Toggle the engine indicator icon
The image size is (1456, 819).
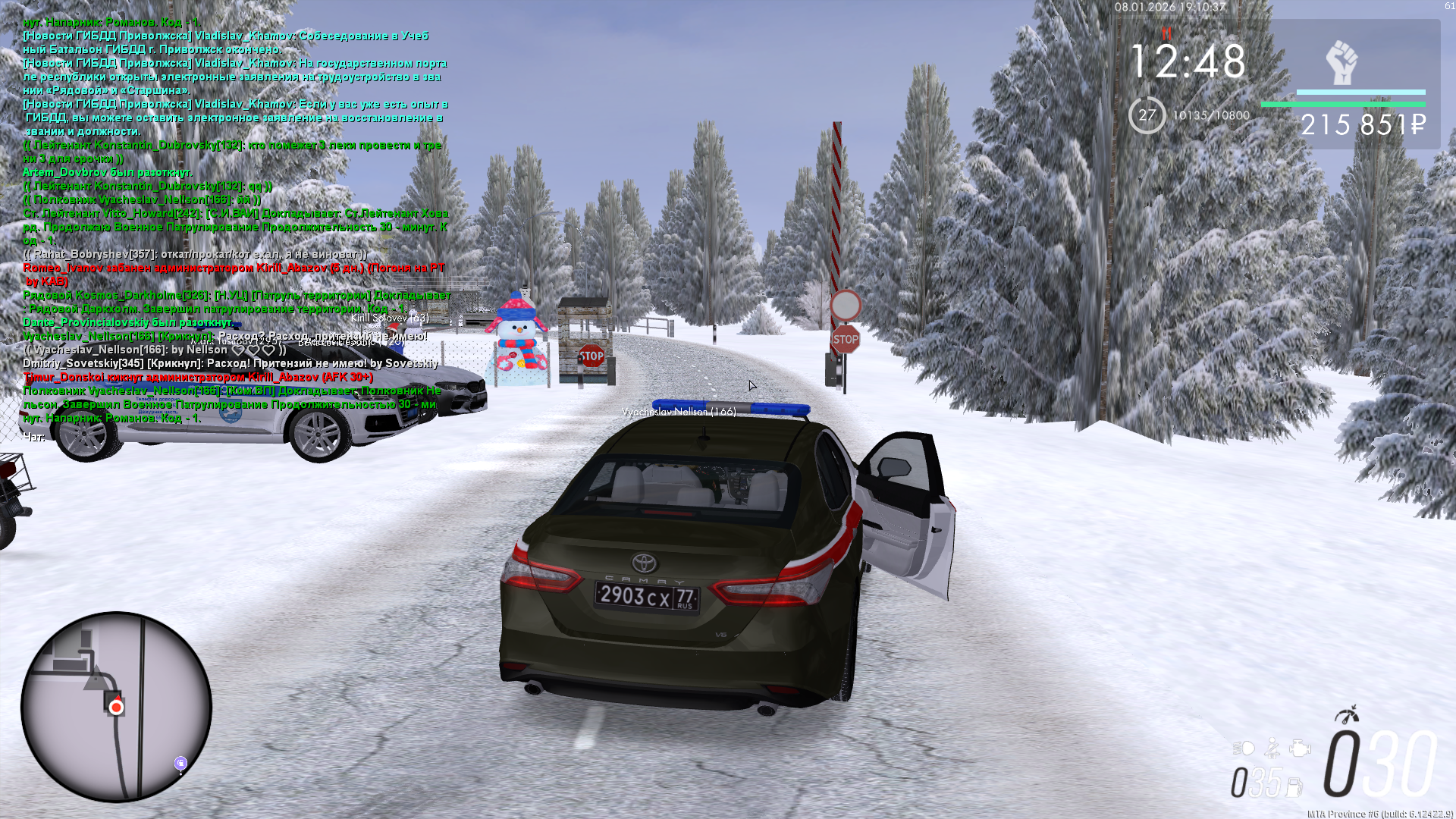point(1300,748)
